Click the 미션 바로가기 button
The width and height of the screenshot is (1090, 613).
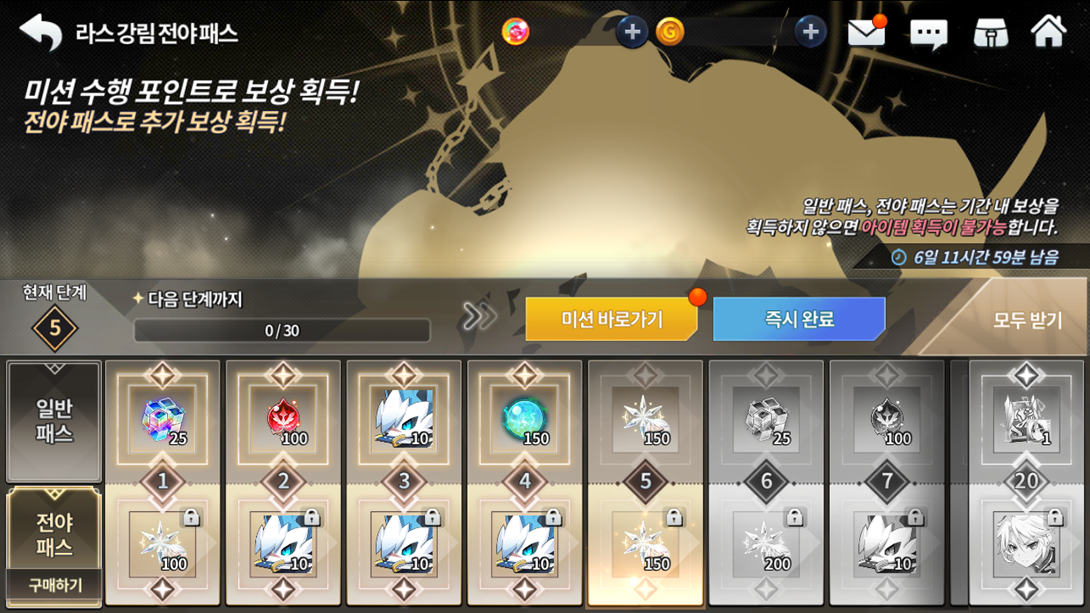612,320
